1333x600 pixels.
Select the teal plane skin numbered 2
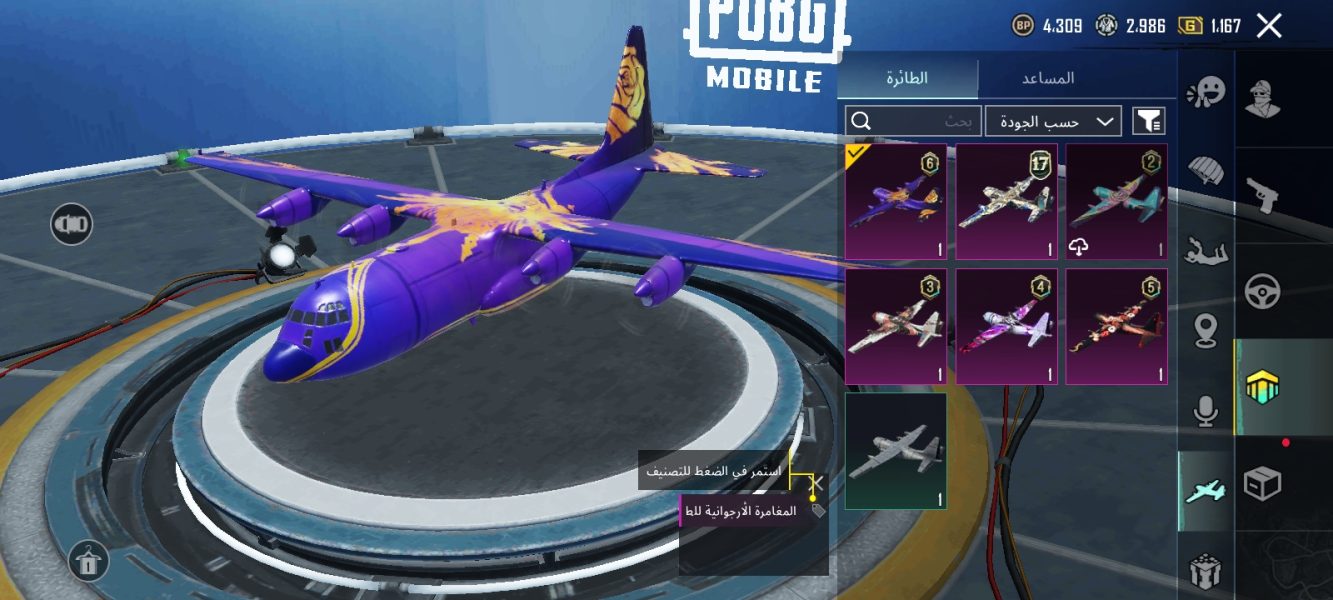(x=1116, y=202)
